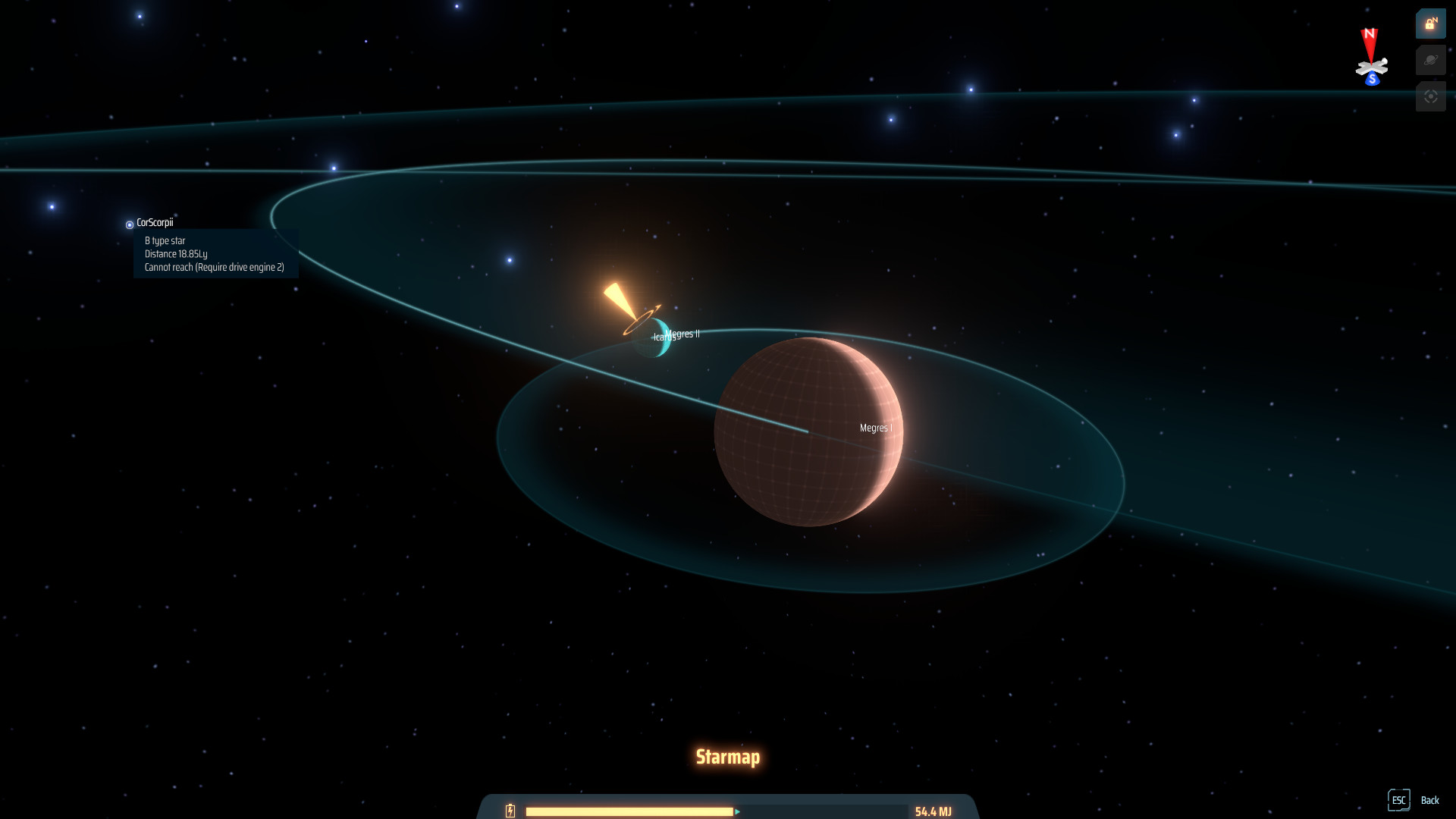1456x819 pixels.
Task: Open the CorScorpii info tooltip panel
Action: click(x=216, y=254)
